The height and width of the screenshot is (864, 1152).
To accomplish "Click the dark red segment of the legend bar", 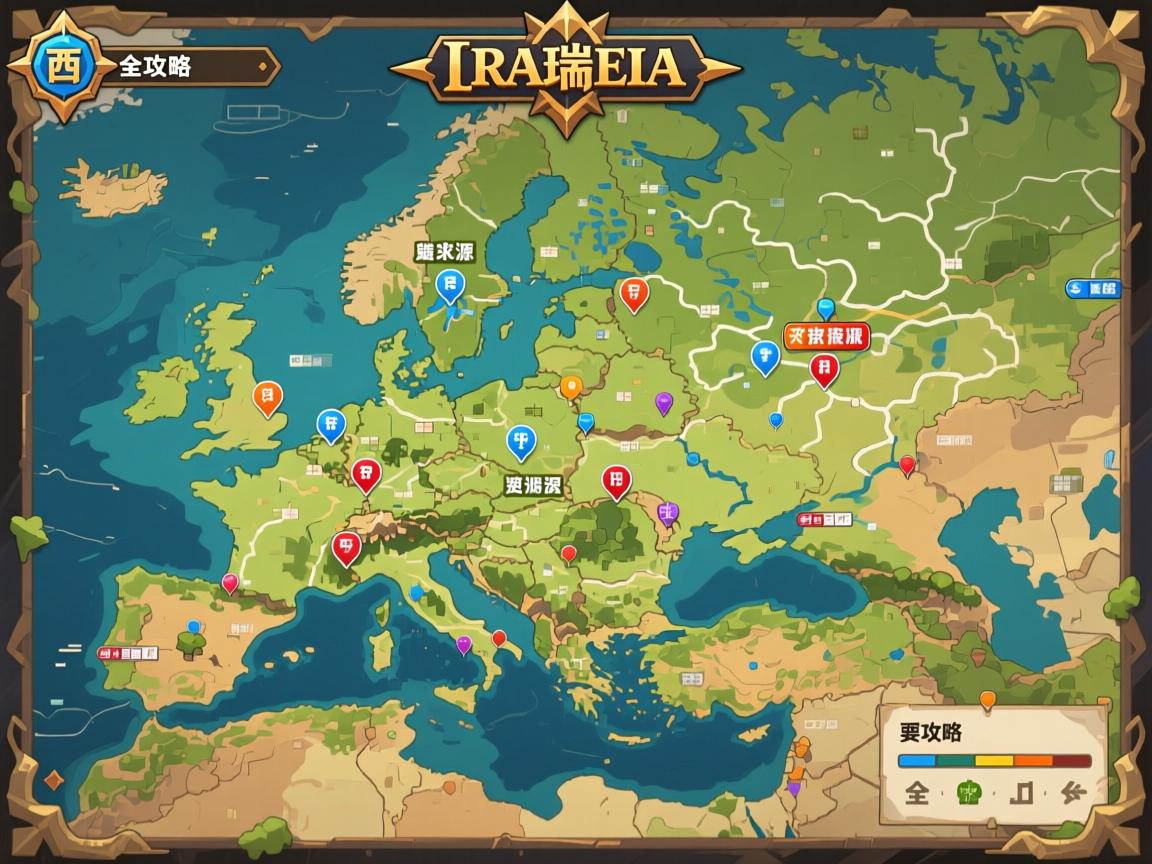I will tap(1071, 761).
